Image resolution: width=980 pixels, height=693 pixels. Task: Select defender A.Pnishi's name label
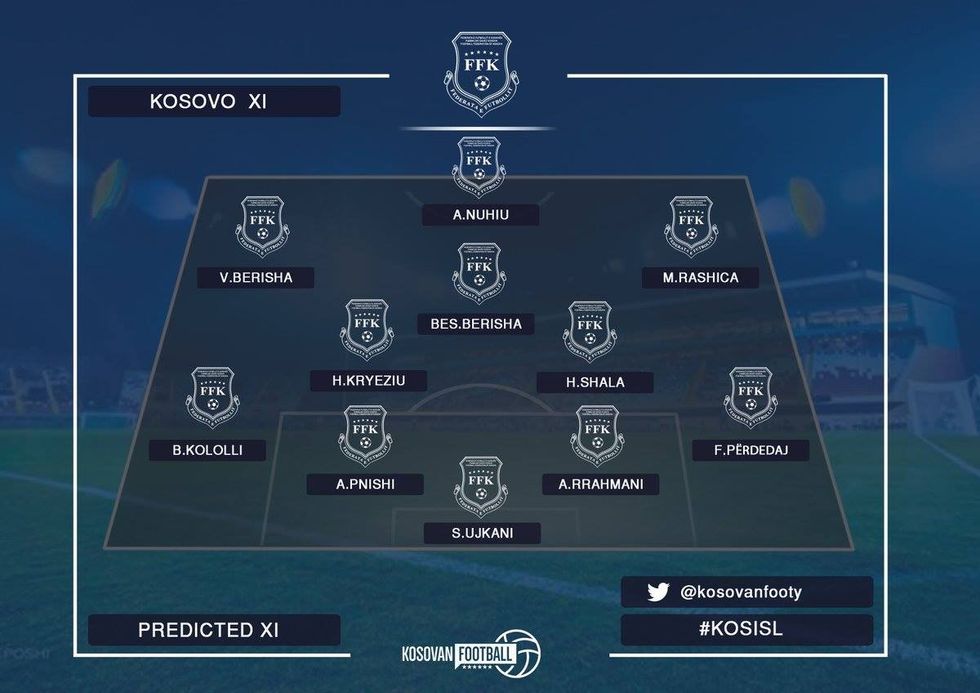coord(366,485)
